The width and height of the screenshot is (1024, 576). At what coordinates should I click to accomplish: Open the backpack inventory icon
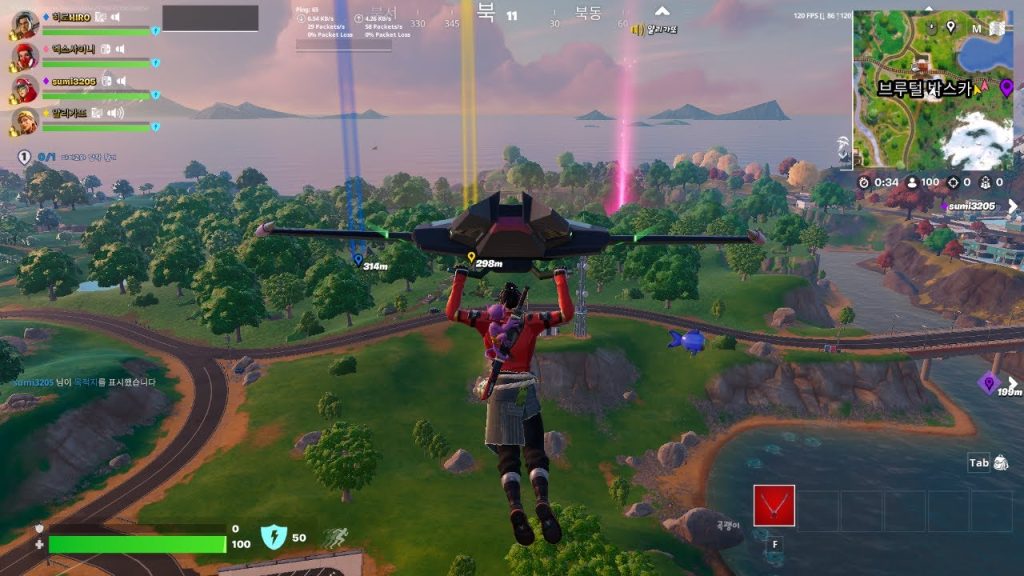pyautogui.click(x=1001, y=463)
